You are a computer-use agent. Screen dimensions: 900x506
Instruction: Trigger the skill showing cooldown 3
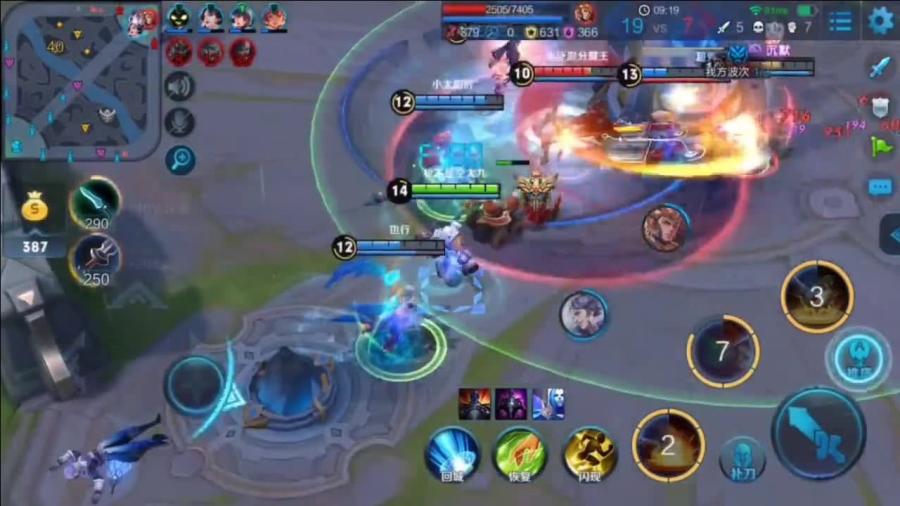pyautogui.click(x=817, y=296)
